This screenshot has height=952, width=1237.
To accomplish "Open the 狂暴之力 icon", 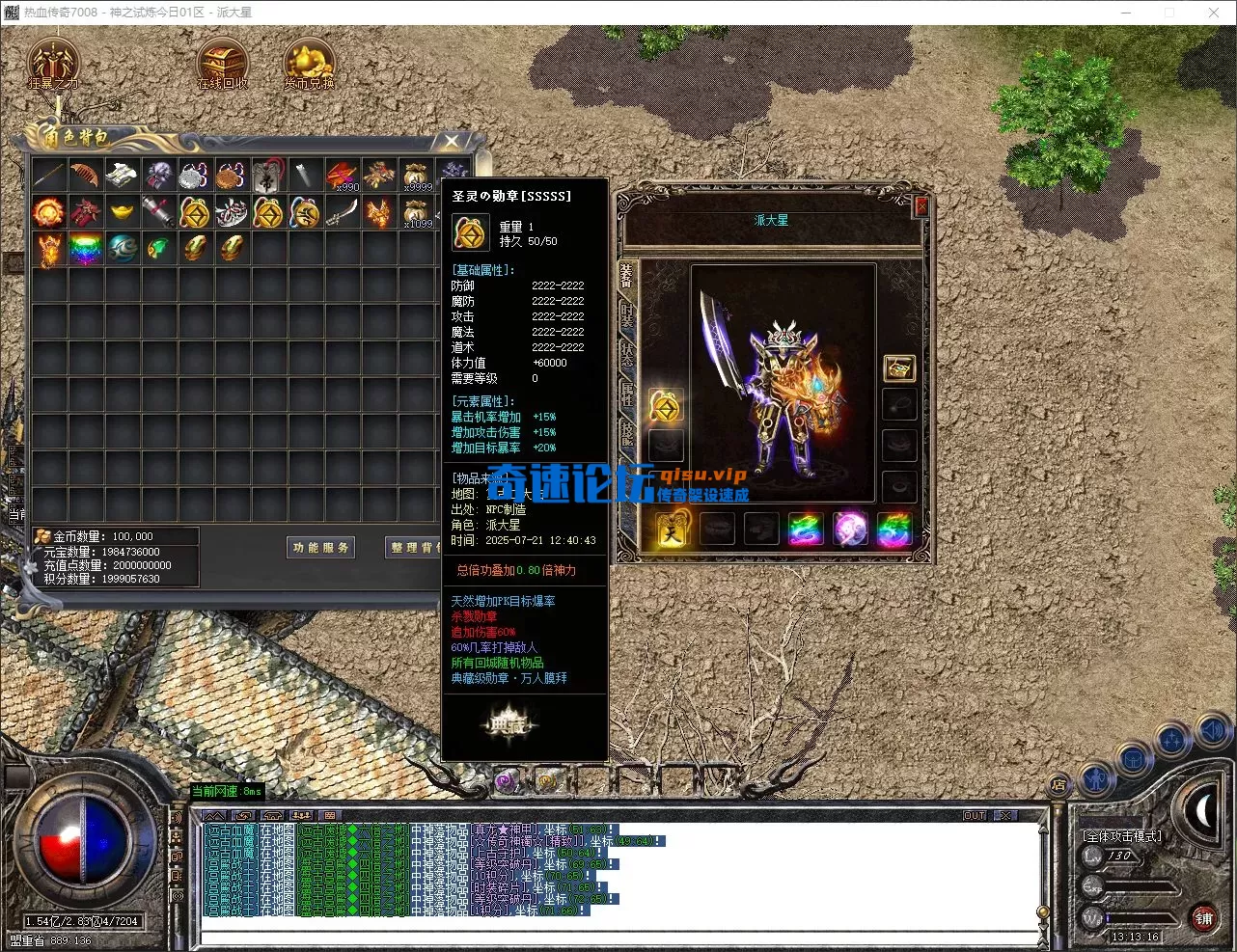I will (x=52, y=63).
